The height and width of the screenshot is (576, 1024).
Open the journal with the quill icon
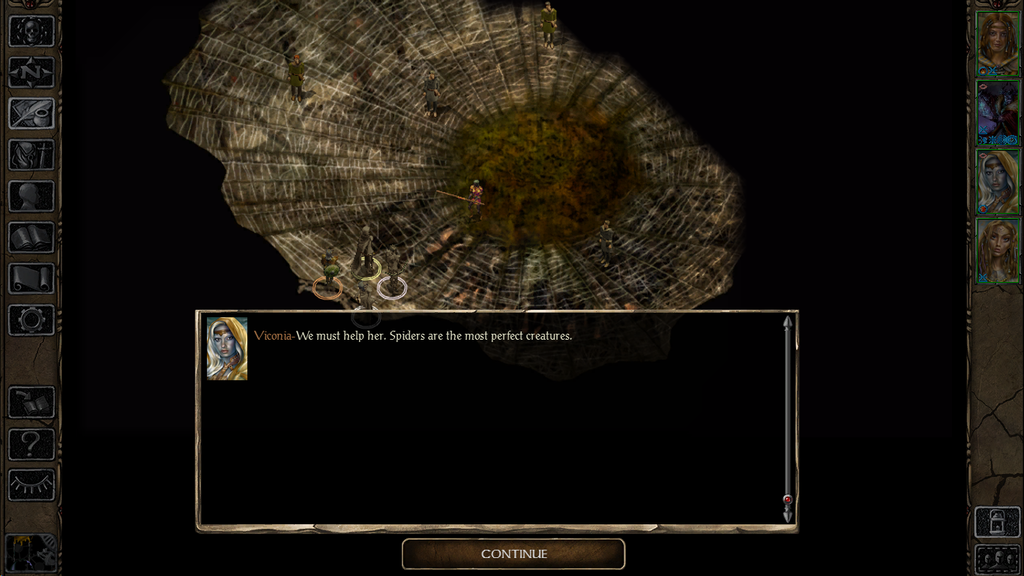tap(31, 113)
